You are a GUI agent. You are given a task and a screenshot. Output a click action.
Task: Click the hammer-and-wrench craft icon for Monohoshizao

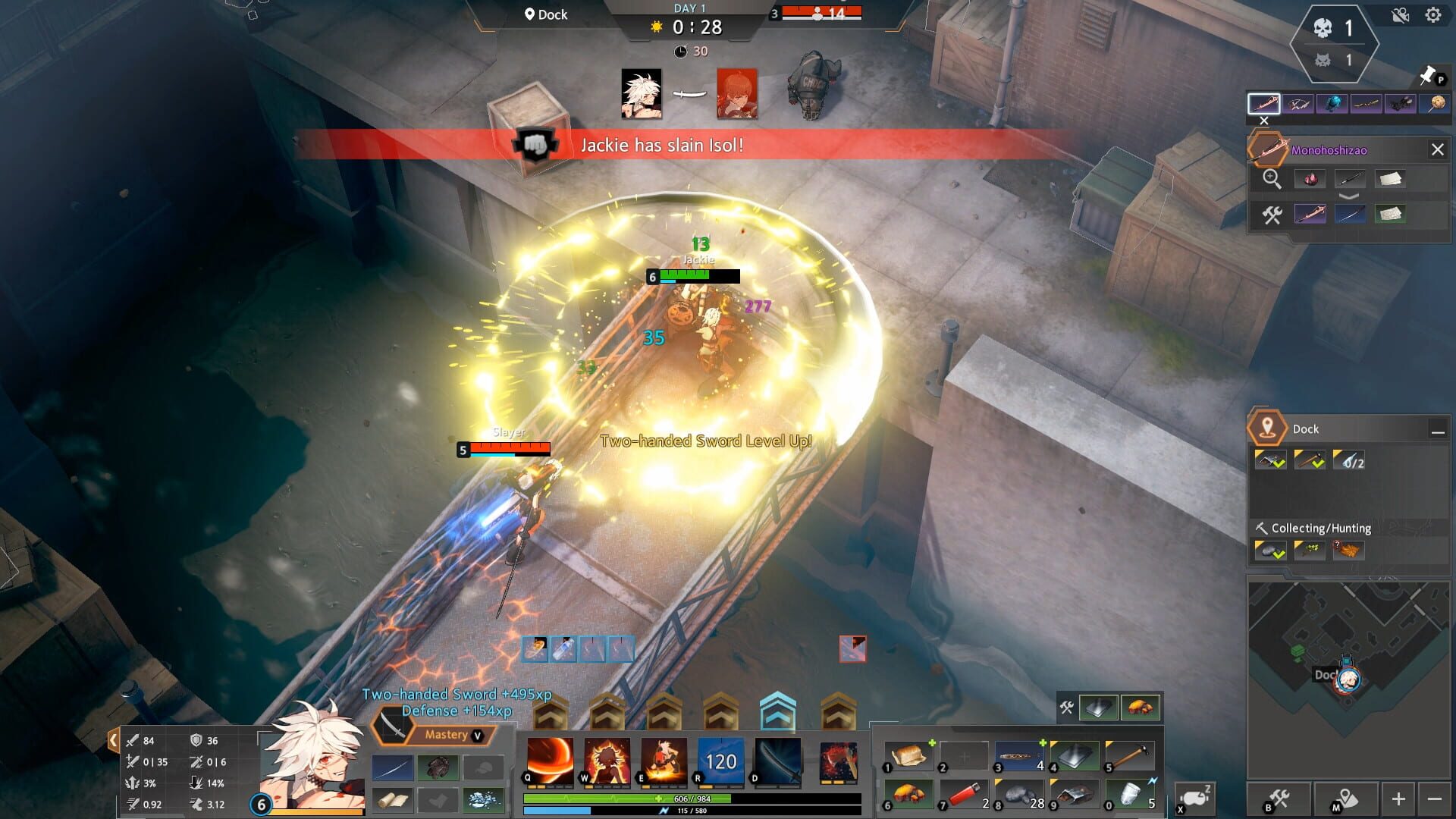tap(1273, 215)
